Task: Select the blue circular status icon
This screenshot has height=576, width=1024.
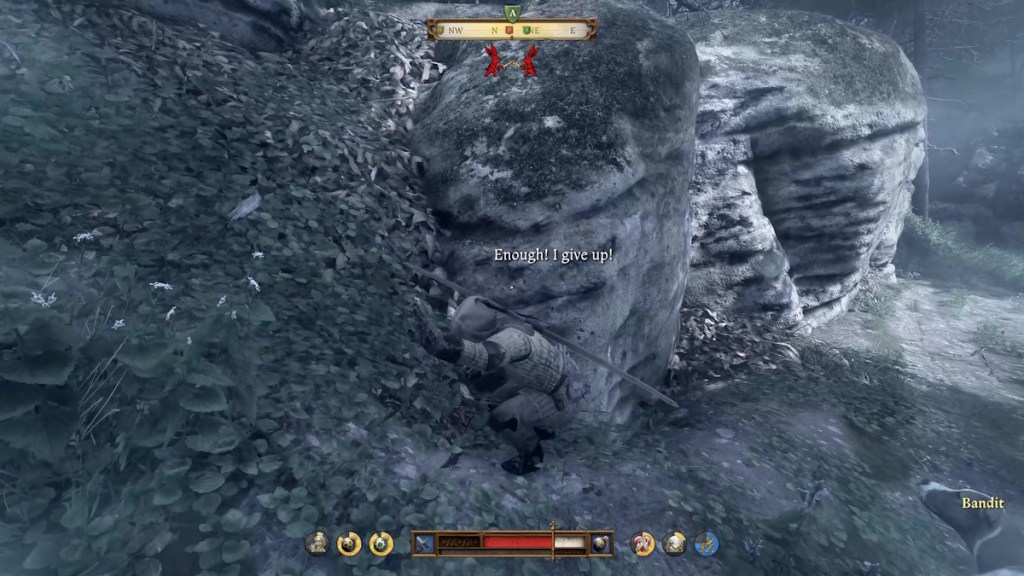Action: [x=707, y=543]
